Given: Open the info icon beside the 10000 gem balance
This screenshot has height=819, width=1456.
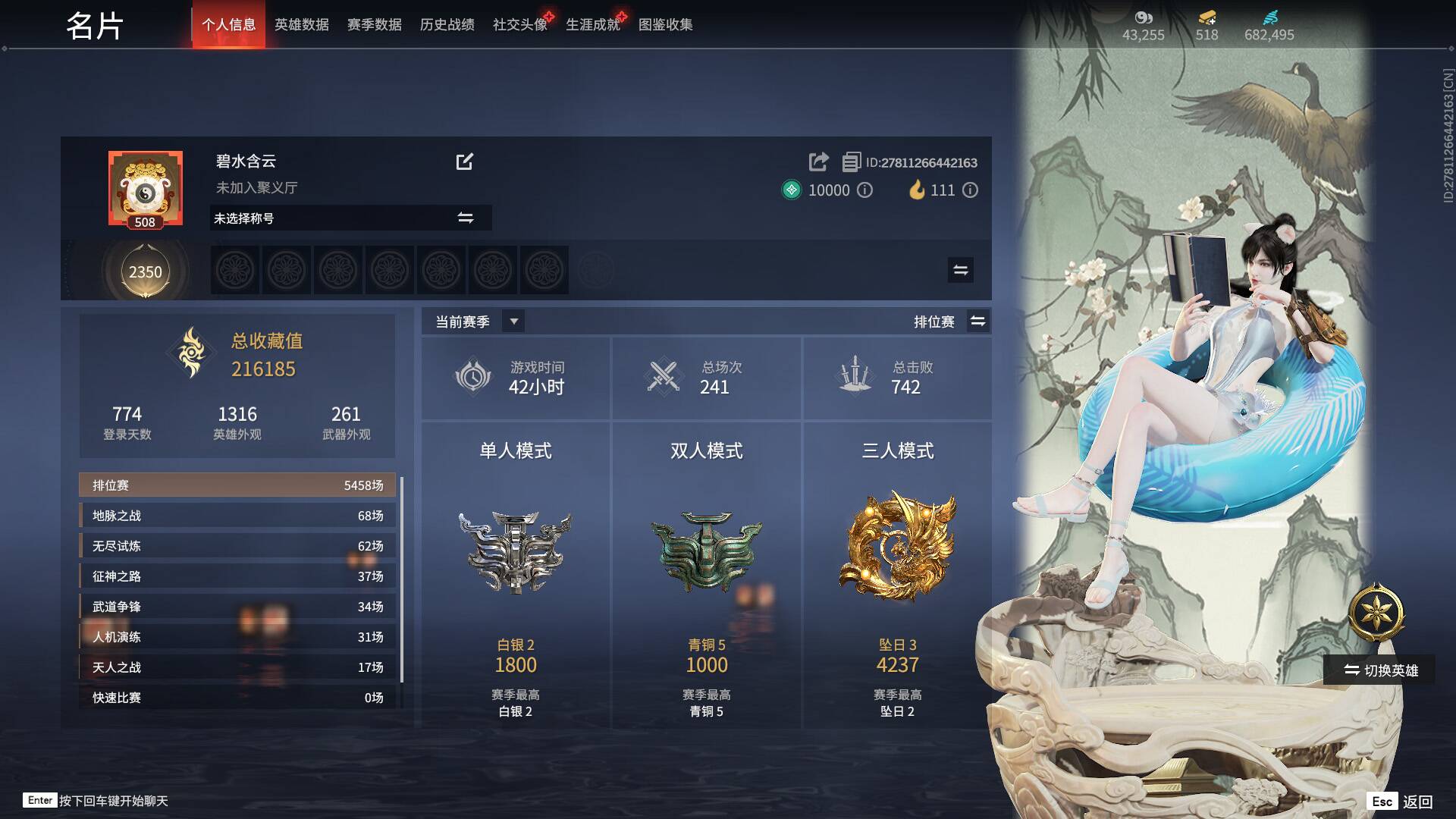Looking at the screenshot, I should (867, 190).
